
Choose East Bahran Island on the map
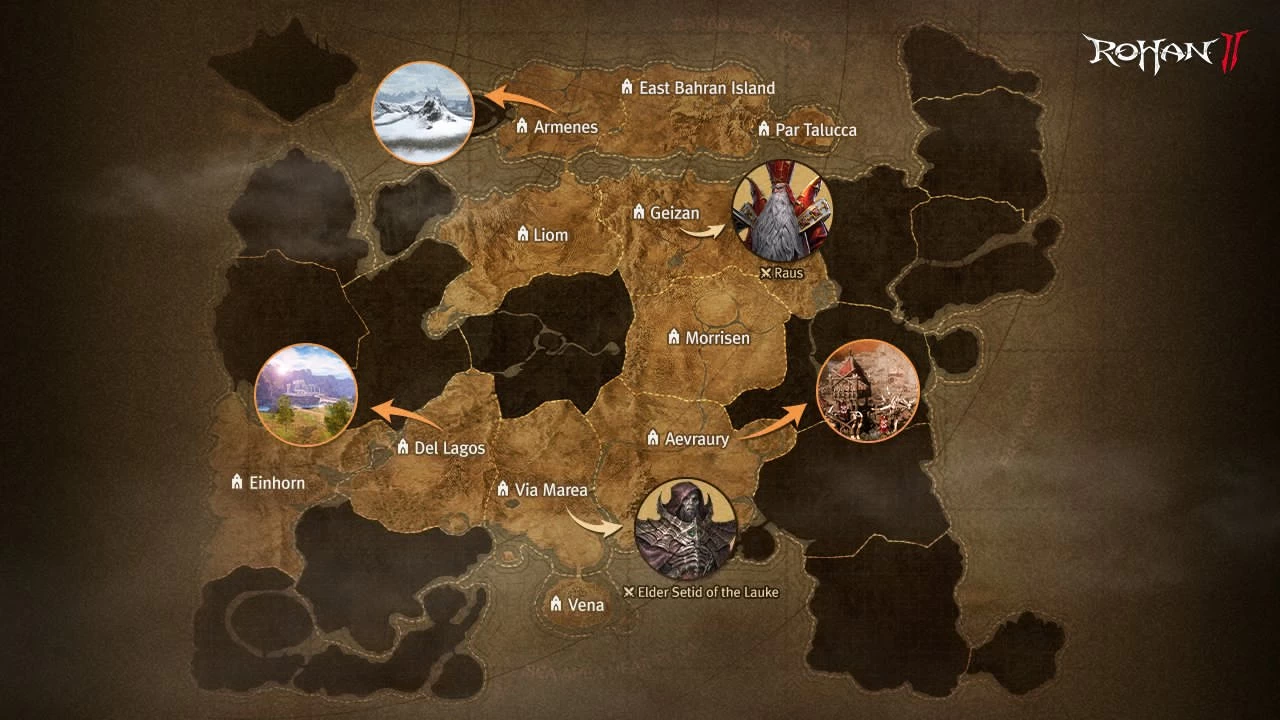click(x=627, y=88)
